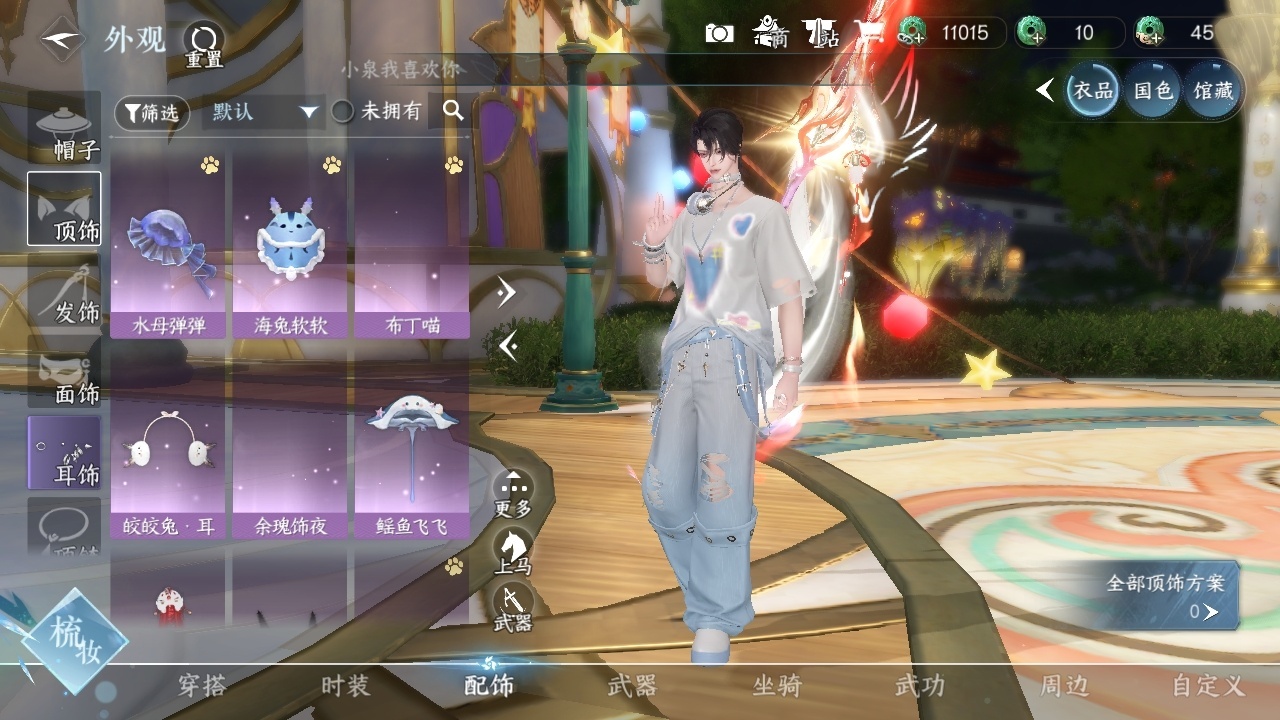Select the 水母弹弹 jellyfish item
Screen dimensions: 1280x720
point(168,250)
